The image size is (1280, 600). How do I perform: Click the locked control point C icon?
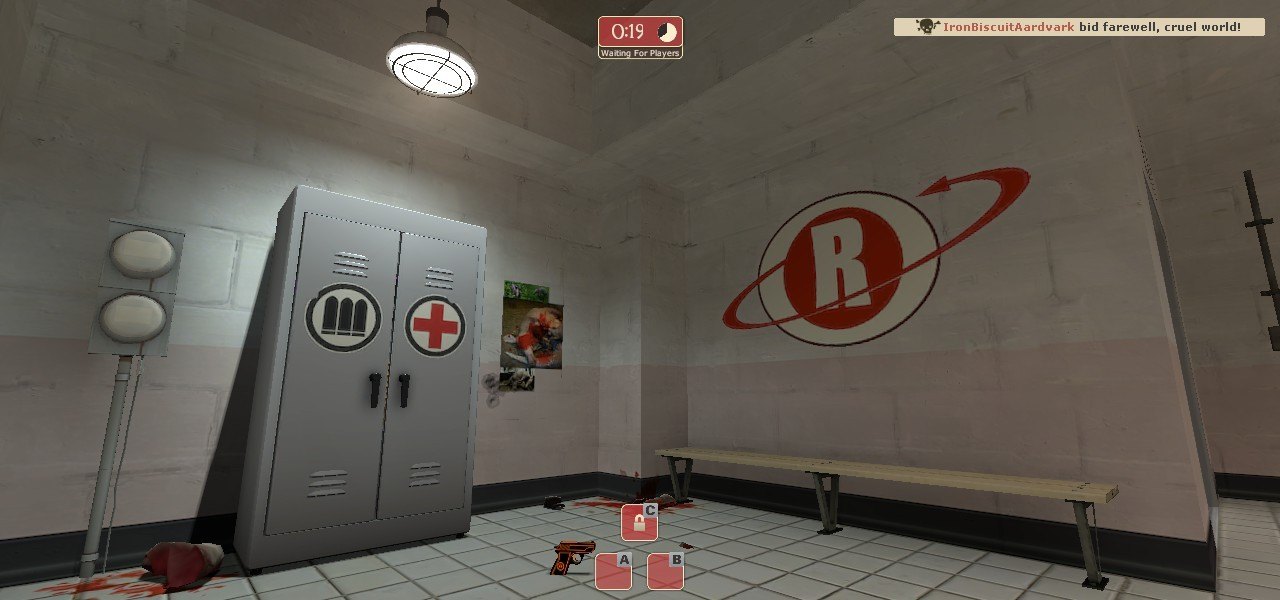point(639,522)
